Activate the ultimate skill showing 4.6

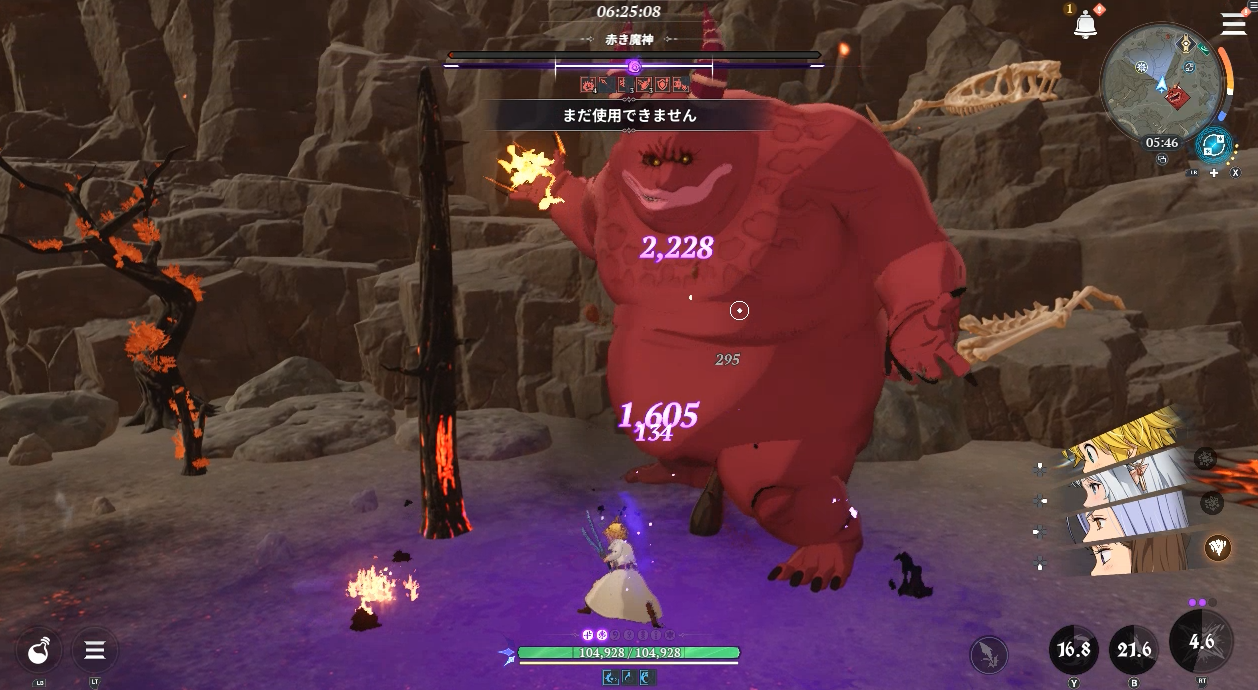click(x=1201, y=643)
